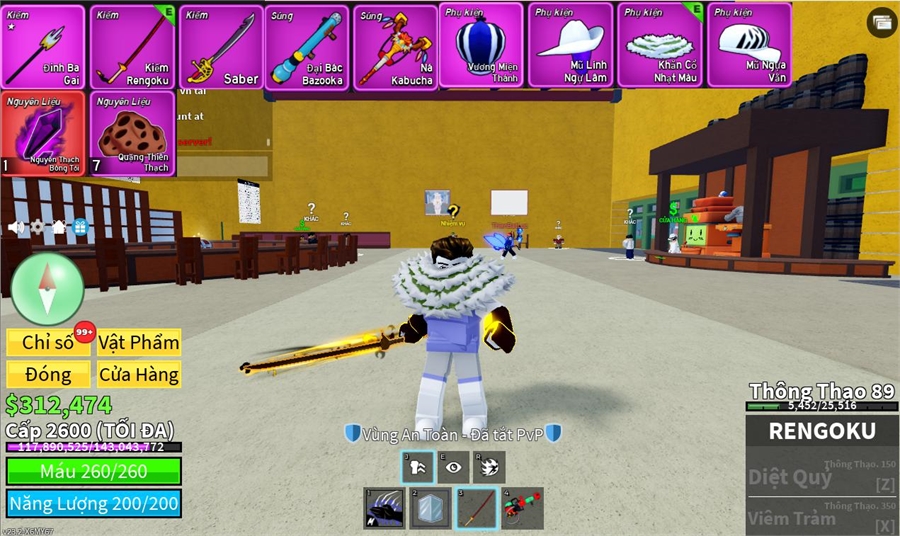The width and height of the screenshot is (900, 536).
Task: Choose the Vương Miện Thánh crown accessory
Action: click(481, 45)
